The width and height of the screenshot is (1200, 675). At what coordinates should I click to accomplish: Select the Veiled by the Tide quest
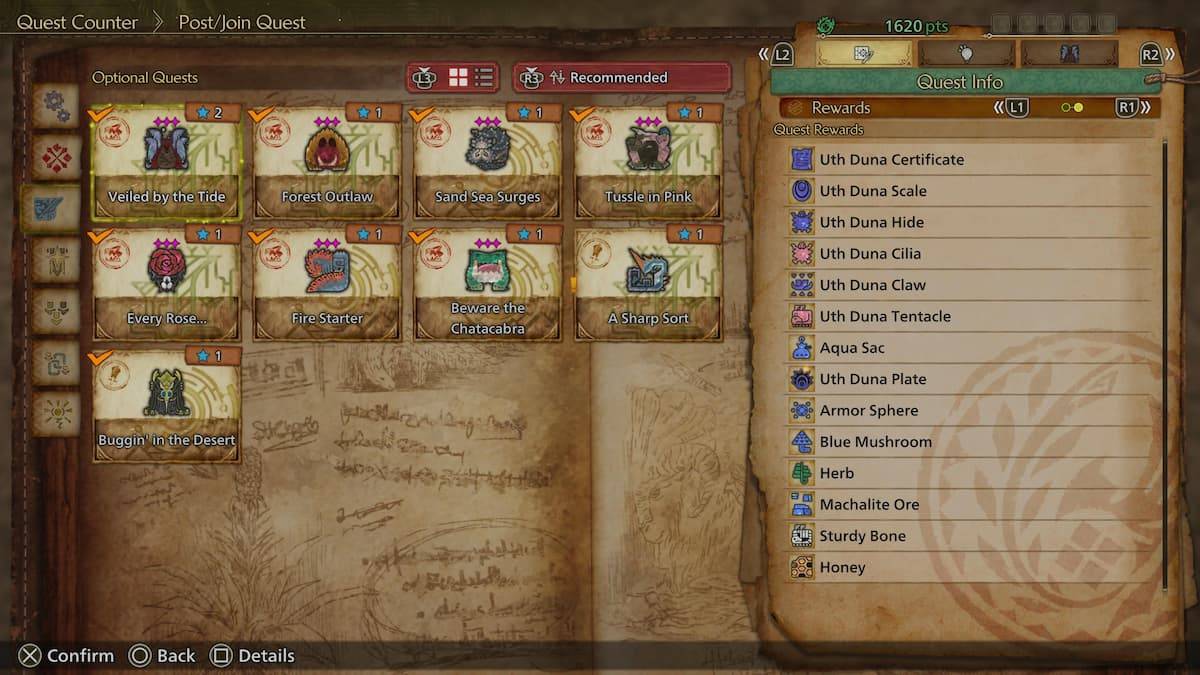point(166,162)
